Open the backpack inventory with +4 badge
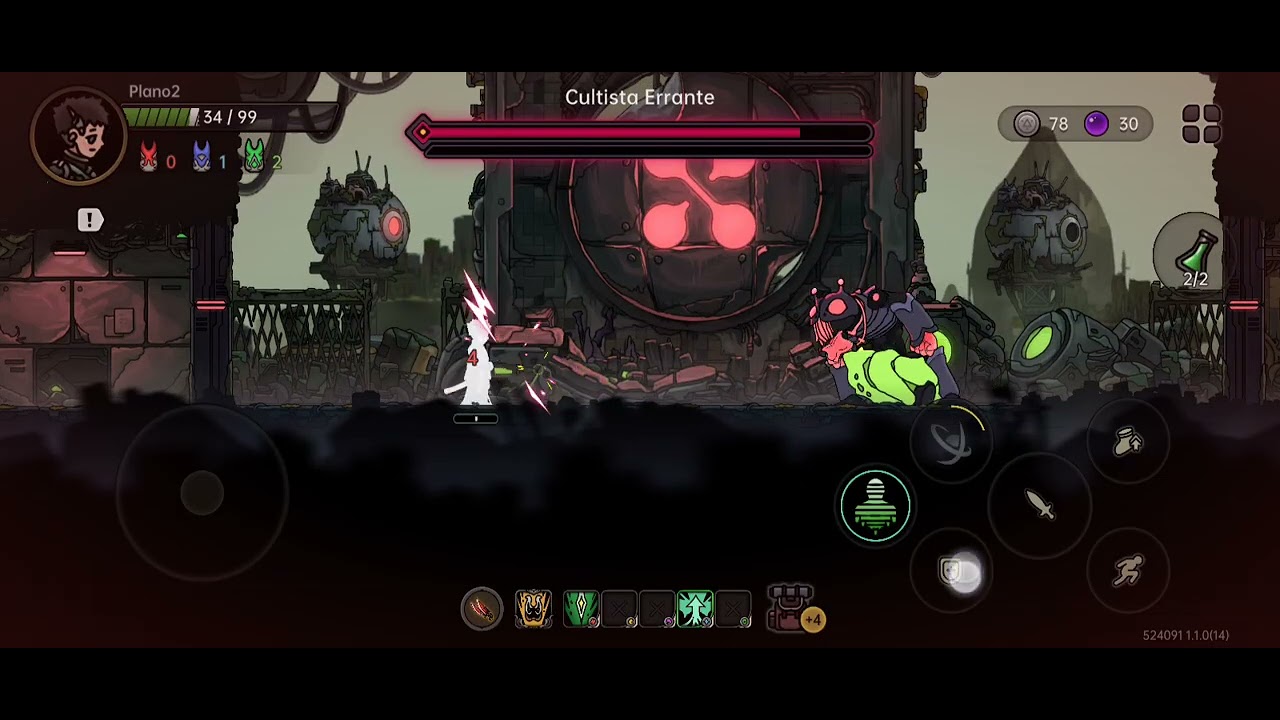Screen dimensions: 1280x720 pos(792,608)
